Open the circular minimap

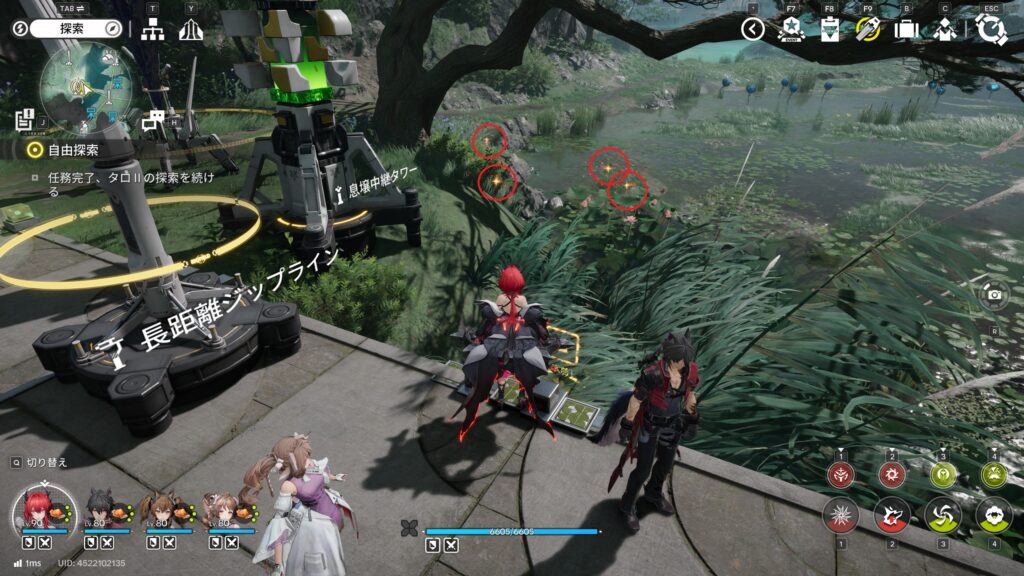[79, 88]
